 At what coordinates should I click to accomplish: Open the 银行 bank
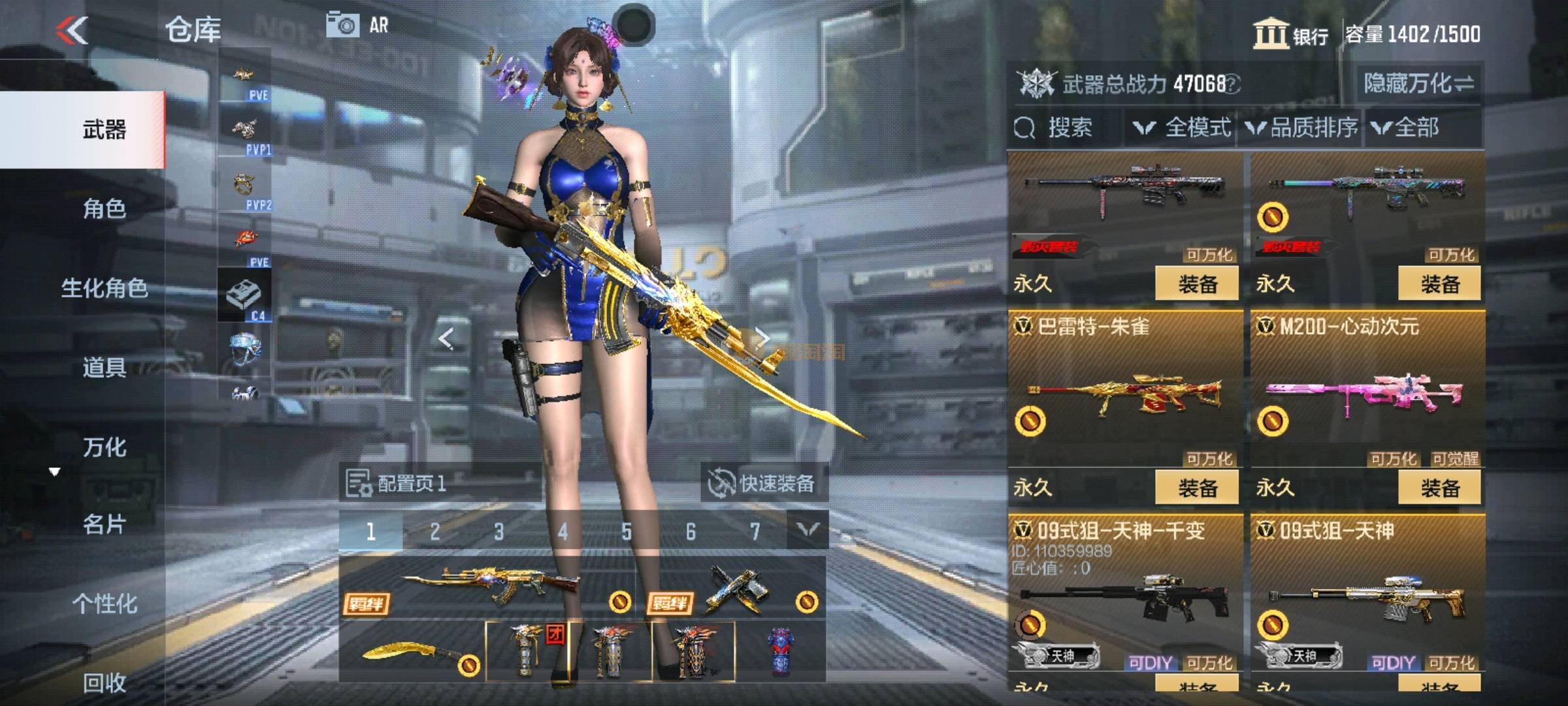(1291, 34)
